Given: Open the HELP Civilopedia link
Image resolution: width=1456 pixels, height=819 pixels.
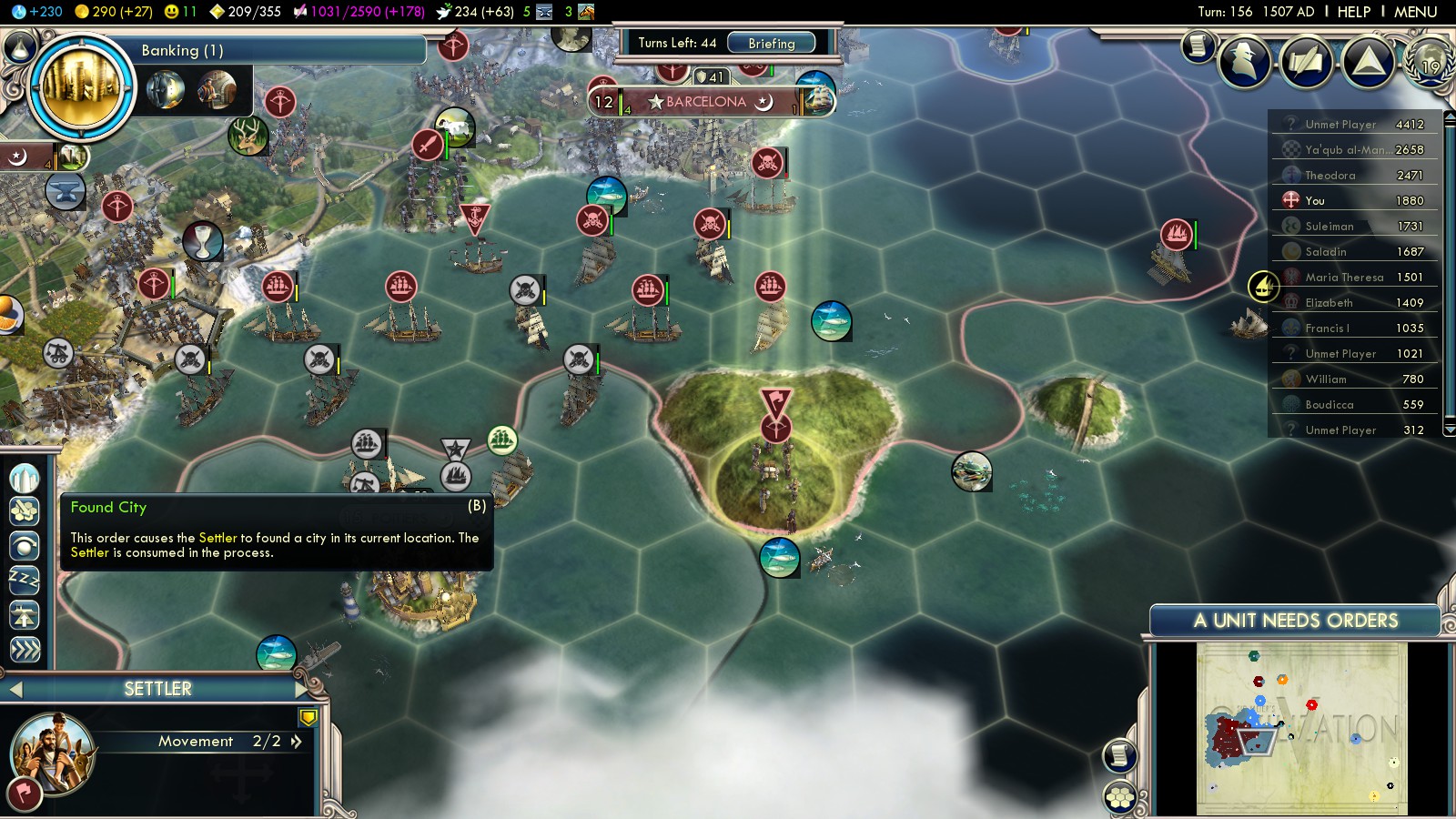Looking at the screenshot, I should coord(1353,12).
